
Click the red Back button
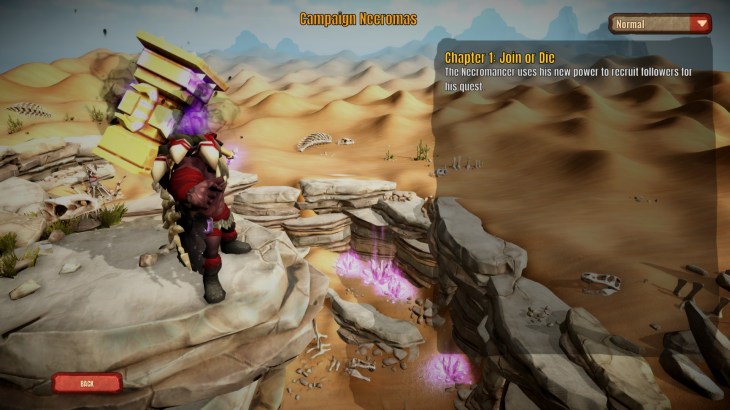87,382
